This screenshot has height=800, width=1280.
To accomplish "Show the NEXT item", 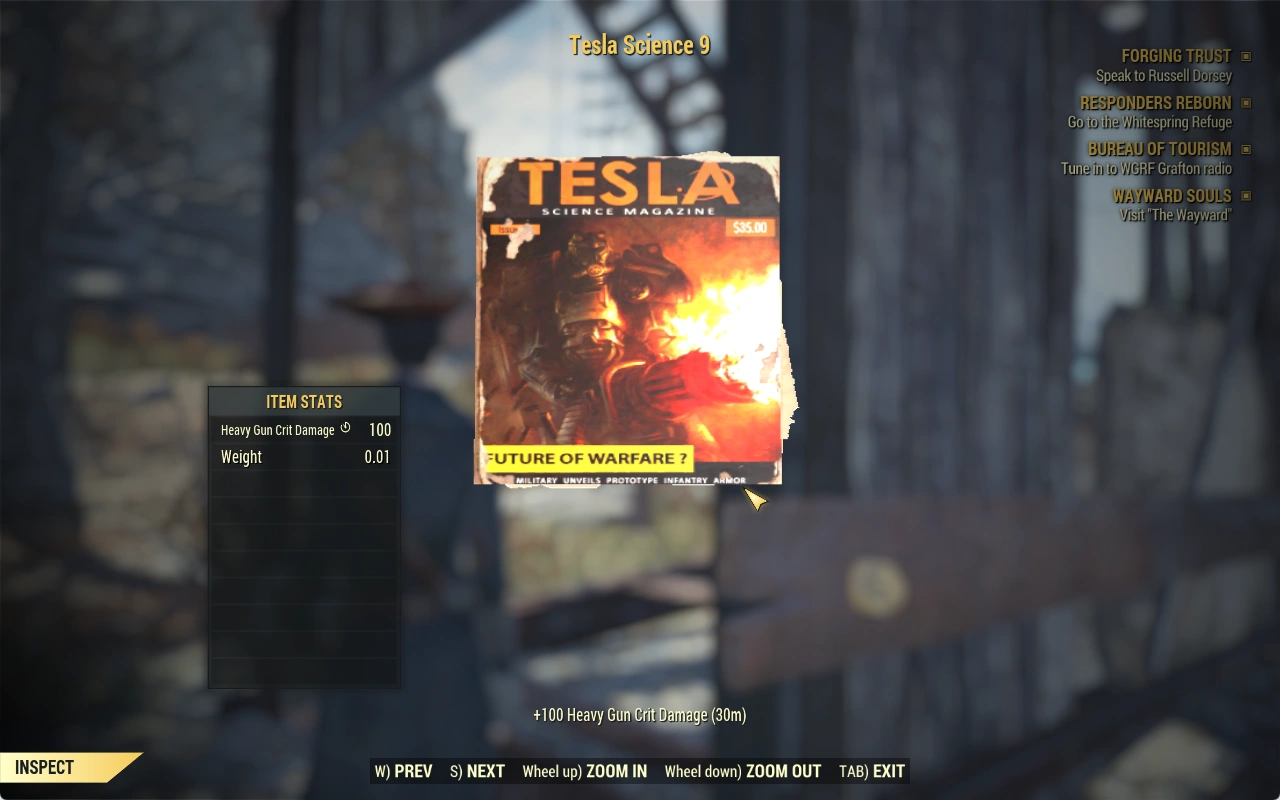I will (478, 771).
